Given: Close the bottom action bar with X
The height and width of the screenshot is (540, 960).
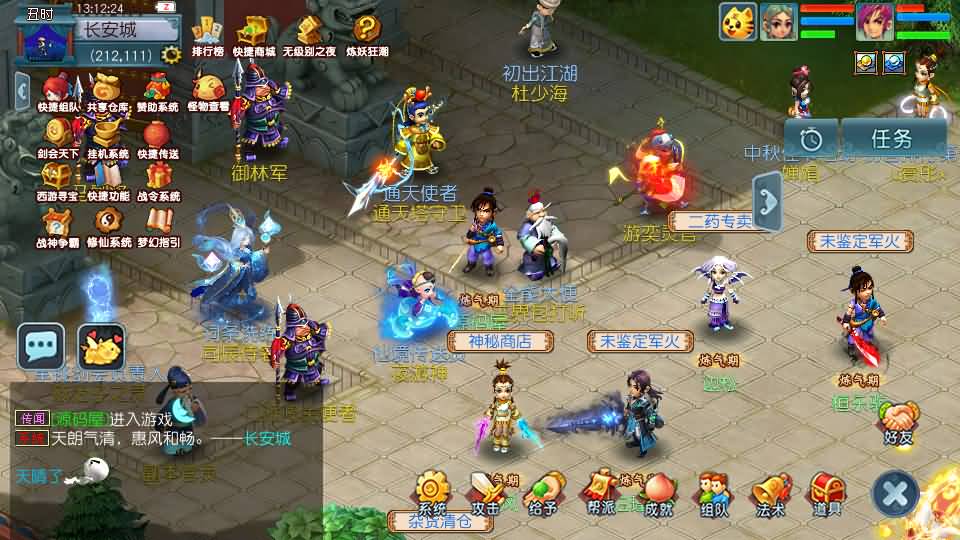Looking at the screenshot, I should click(895, 492).
